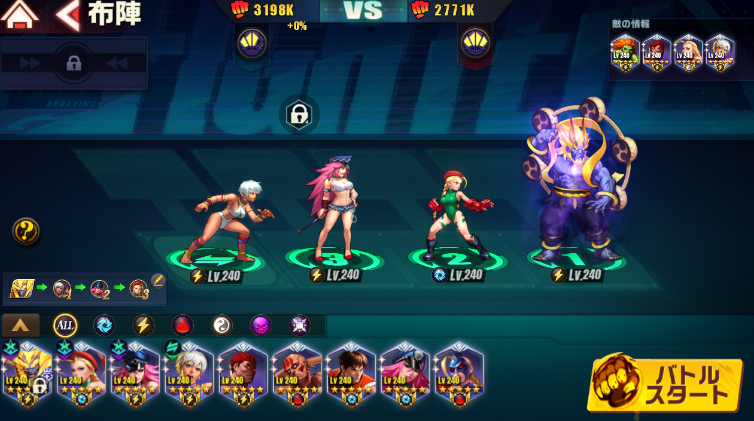The height and width of the screenshot is (421, 754).
Task: Filter roster by the cyan swirl type
Action: 104,325
